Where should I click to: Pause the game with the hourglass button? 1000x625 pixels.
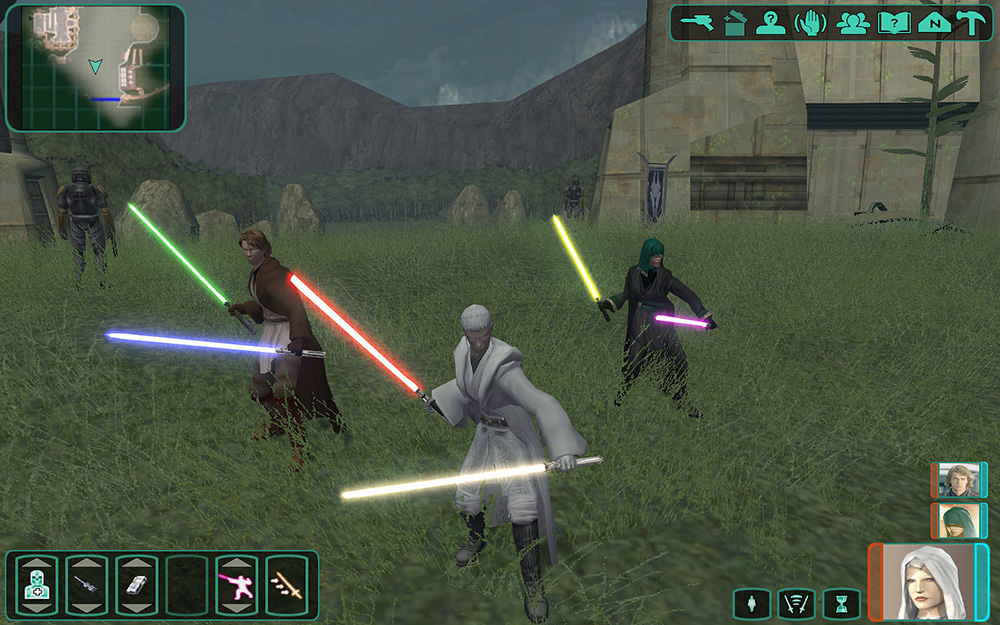[x=841, y=603]
